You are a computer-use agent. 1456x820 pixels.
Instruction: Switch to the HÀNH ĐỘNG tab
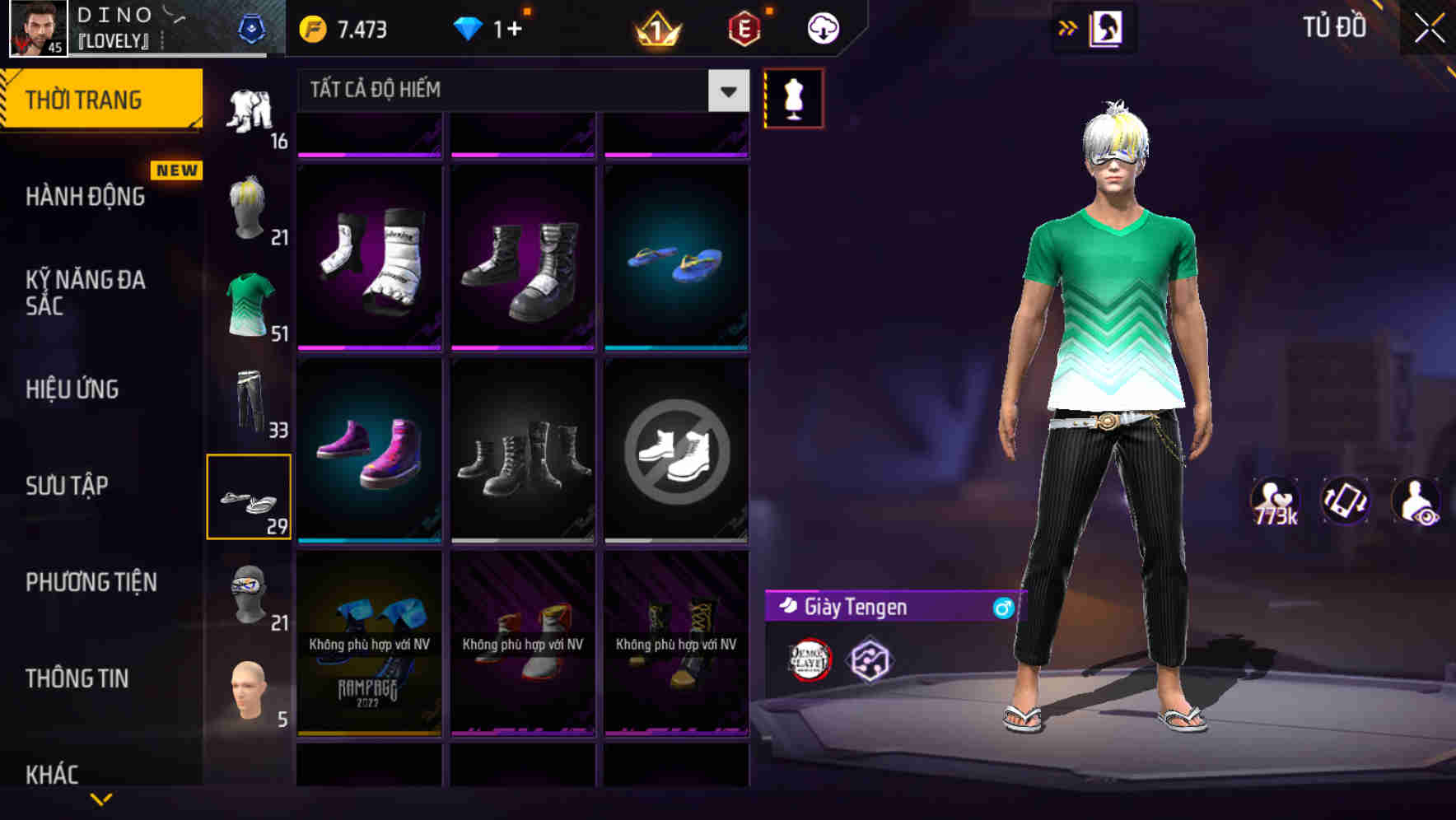click(85, 196)
